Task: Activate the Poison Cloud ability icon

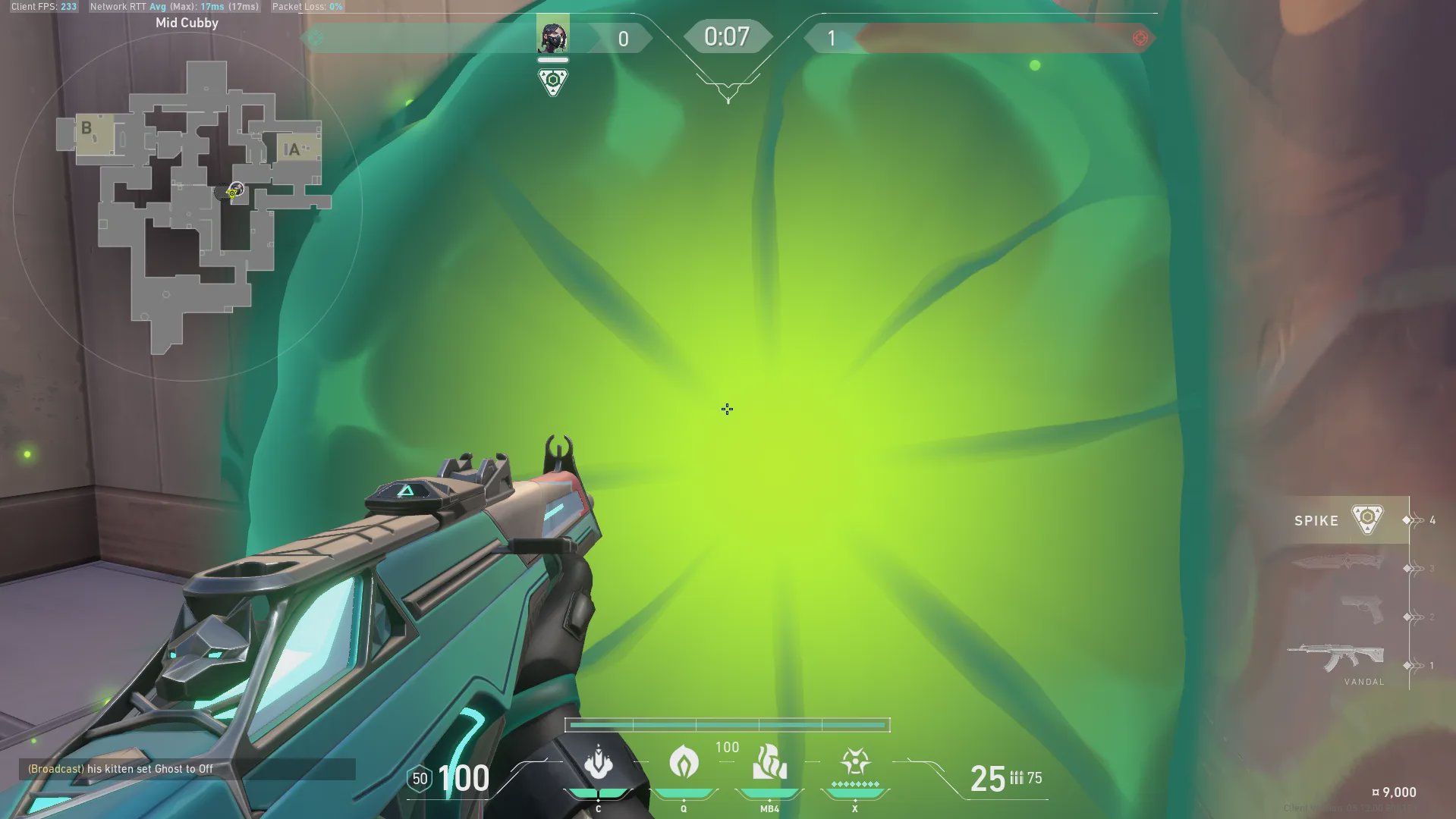Action: pyautogui.click(x=684, y=762)
